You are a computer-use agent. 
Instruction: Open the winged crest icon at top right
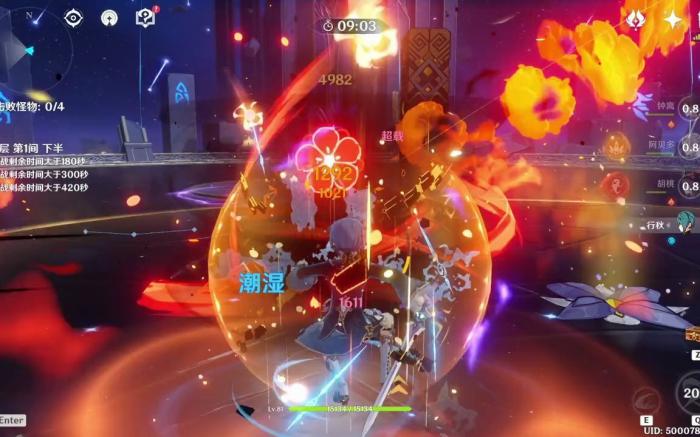[x=634, y=18]
